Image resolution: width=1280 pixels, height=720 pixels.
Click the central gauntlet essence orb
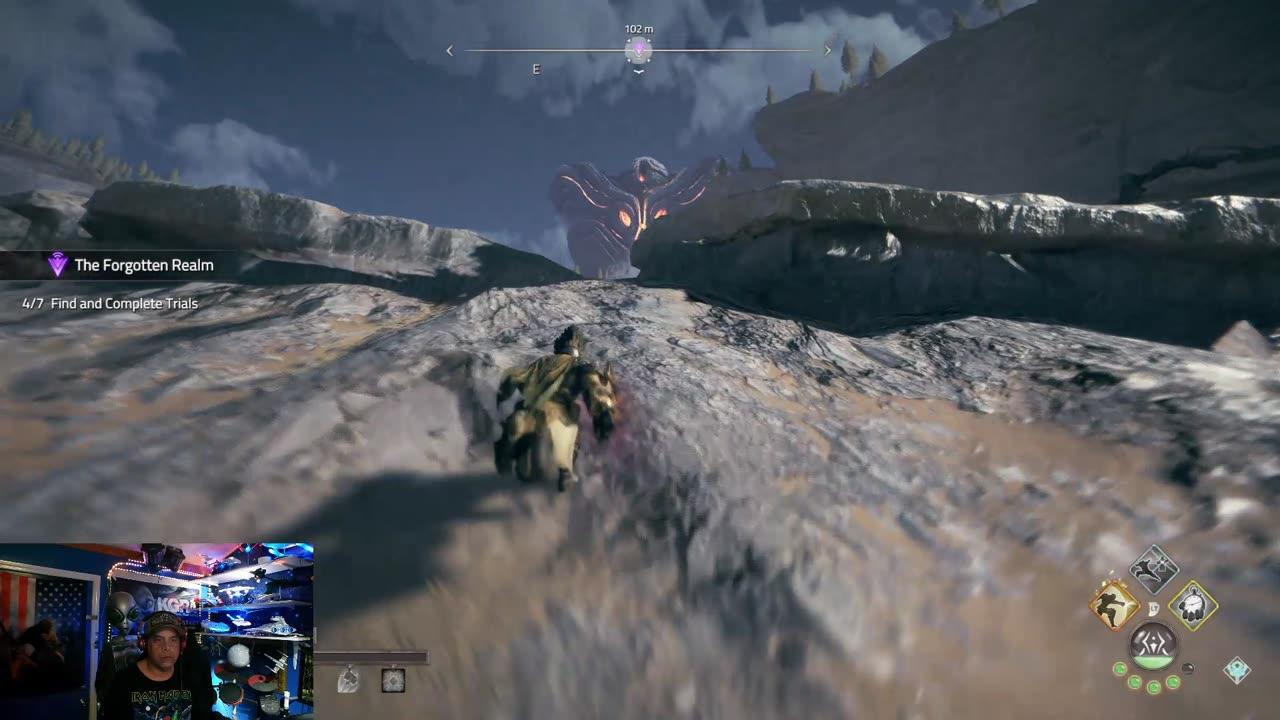1154,645
